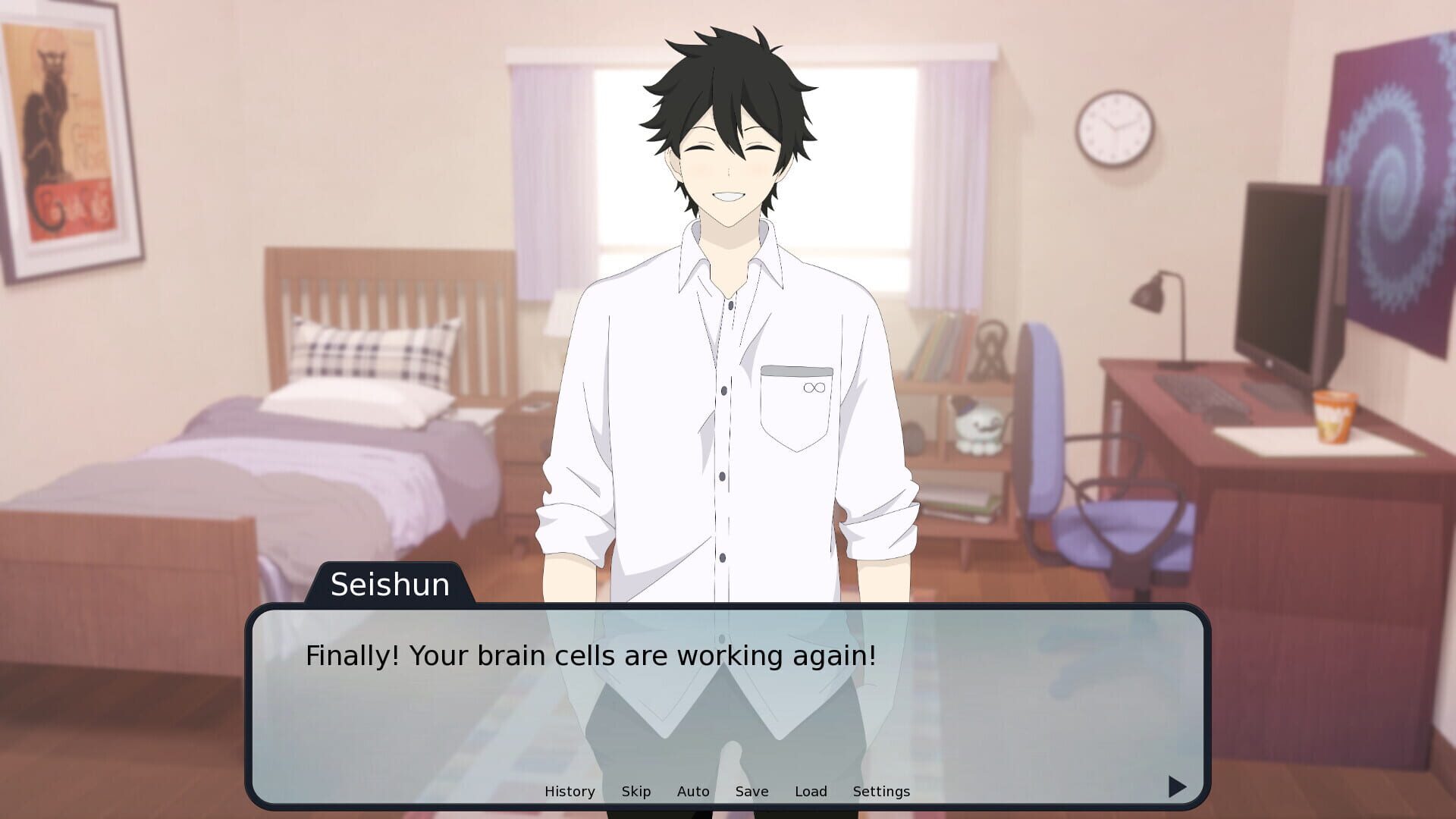1456x819 pixels.
Task: Click the advance arrow to continue dialogue
Action: (x=1175, y=787)
